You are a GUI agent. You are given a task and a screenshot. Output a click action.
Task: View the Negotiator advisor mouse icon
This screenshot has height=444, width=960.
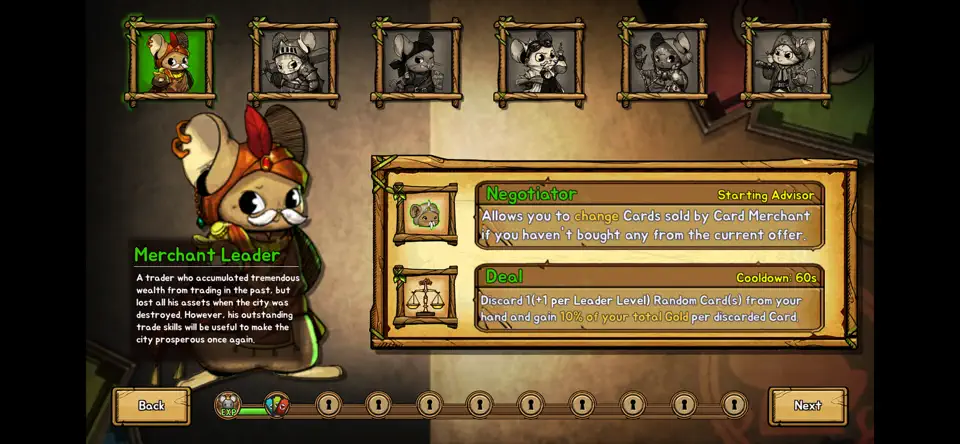[425, 214]
